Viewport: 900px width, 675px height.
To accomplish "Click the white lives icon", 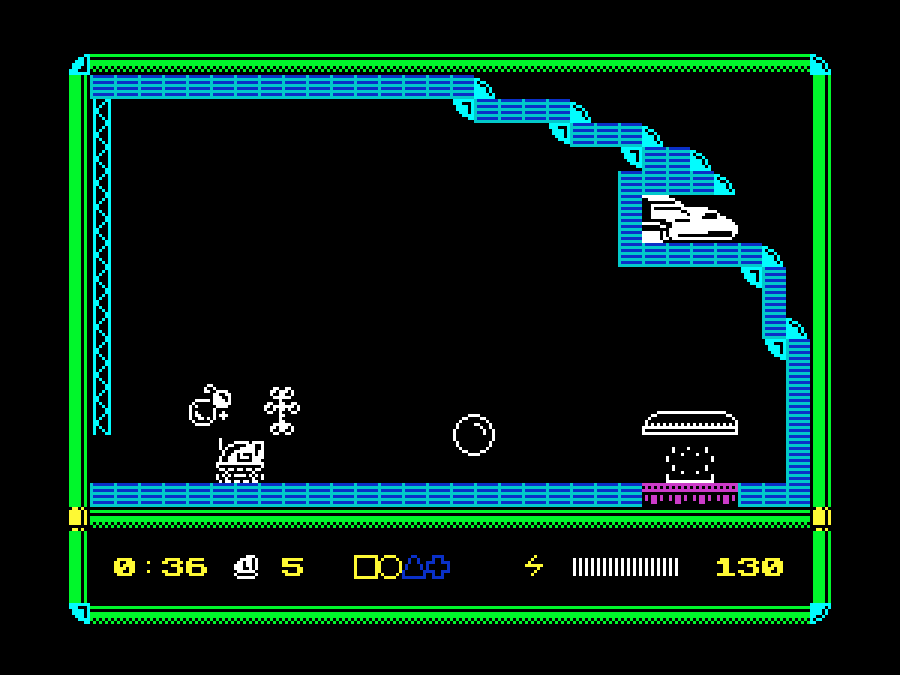I will [x=246, y=567].
